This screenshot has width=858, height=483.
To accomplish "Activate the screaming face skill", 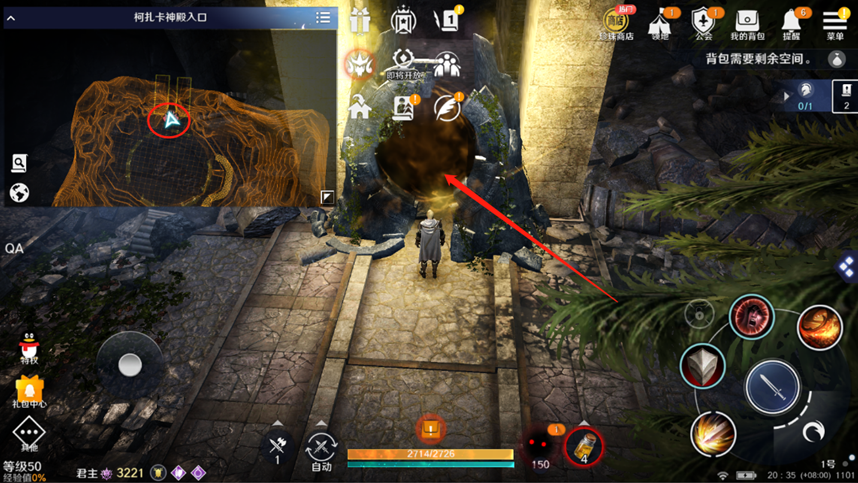I will [x=750, y=318].
